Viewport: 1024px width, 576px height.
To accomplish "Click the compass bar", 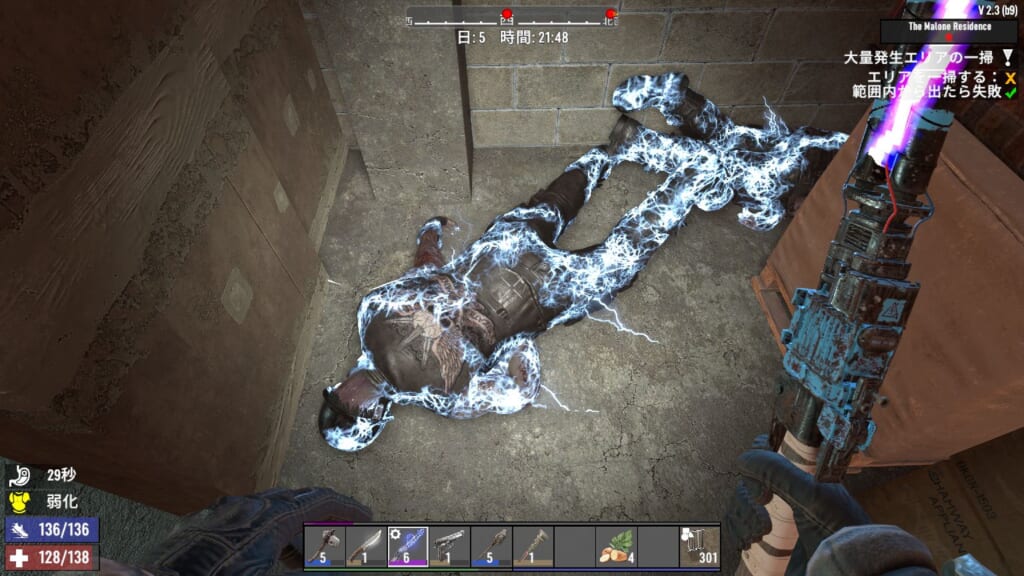I will (x=512, y=17).
